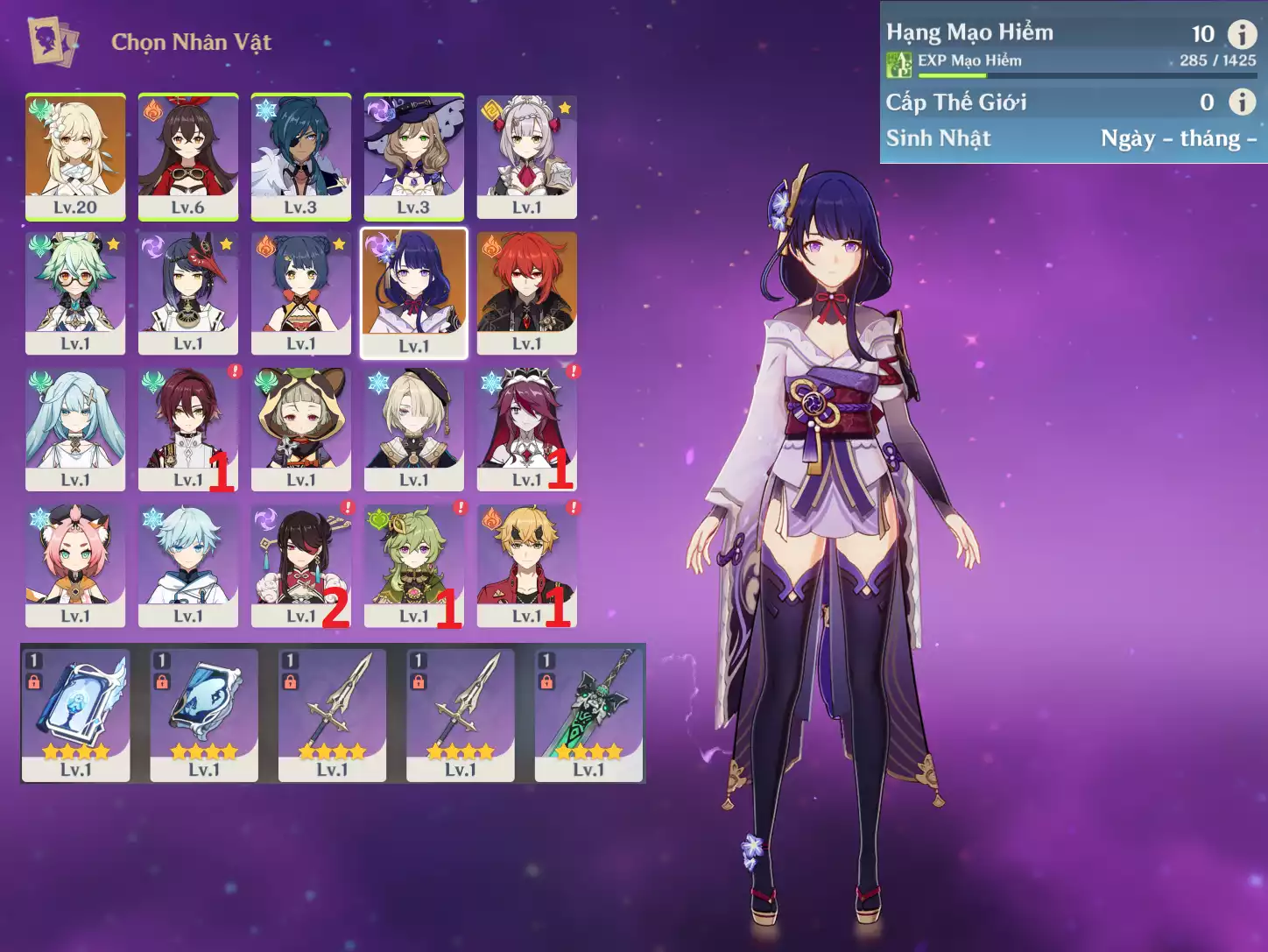
Task: Select the green claymore weapon slot
Action: click(x=588, y=715)
